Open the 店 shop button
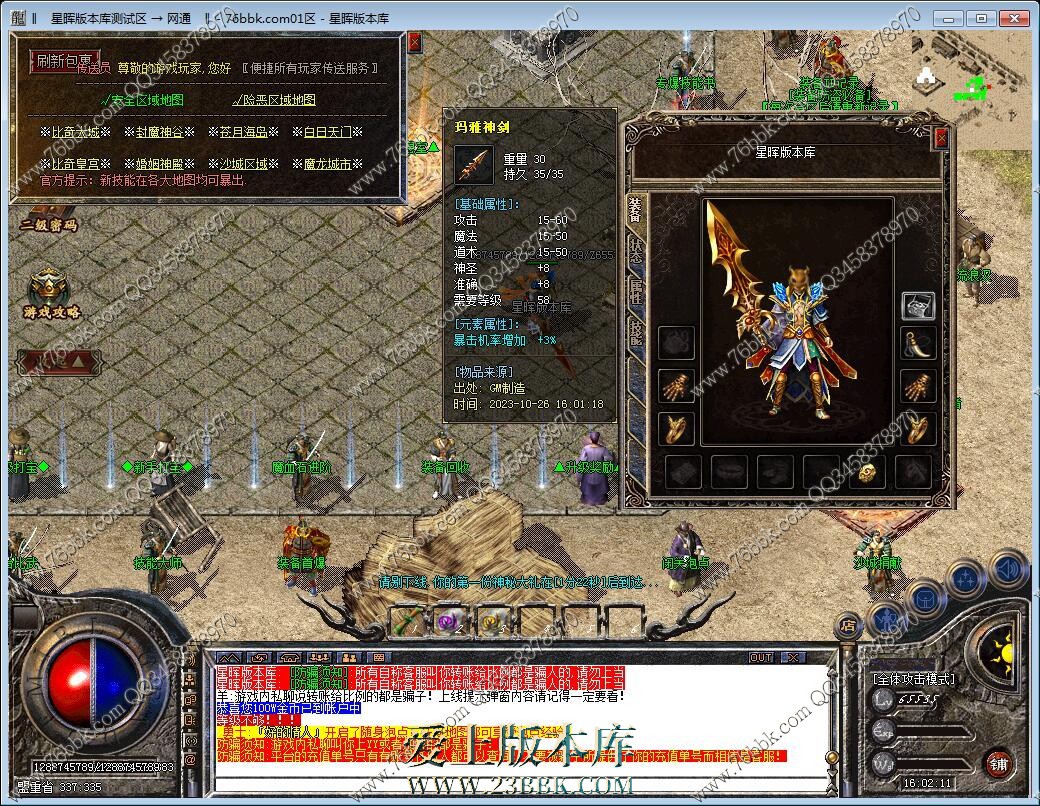 click(x=848, y=627)
